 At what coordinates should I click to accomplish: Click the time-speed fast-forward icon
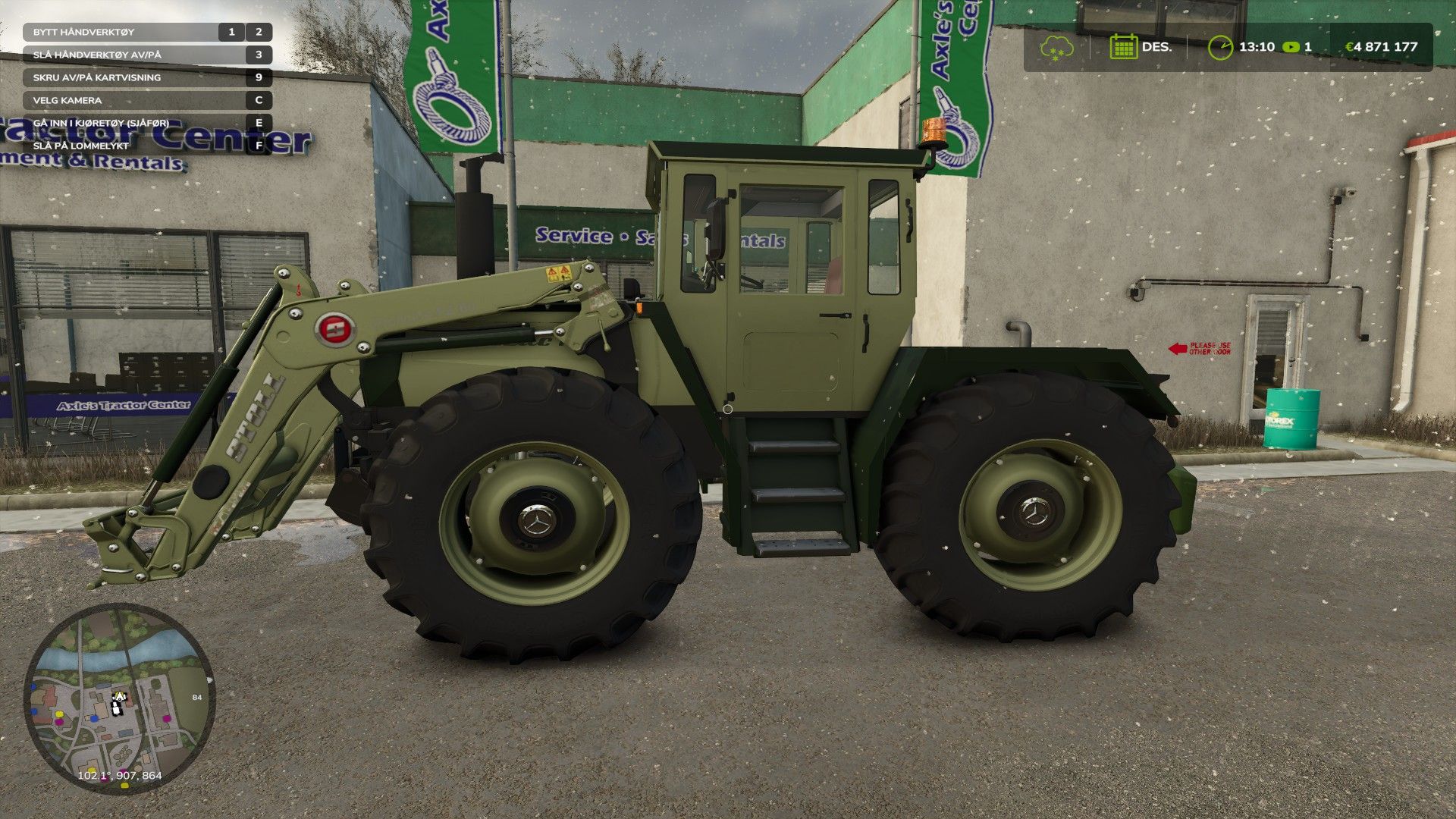tap(1291, 47)
